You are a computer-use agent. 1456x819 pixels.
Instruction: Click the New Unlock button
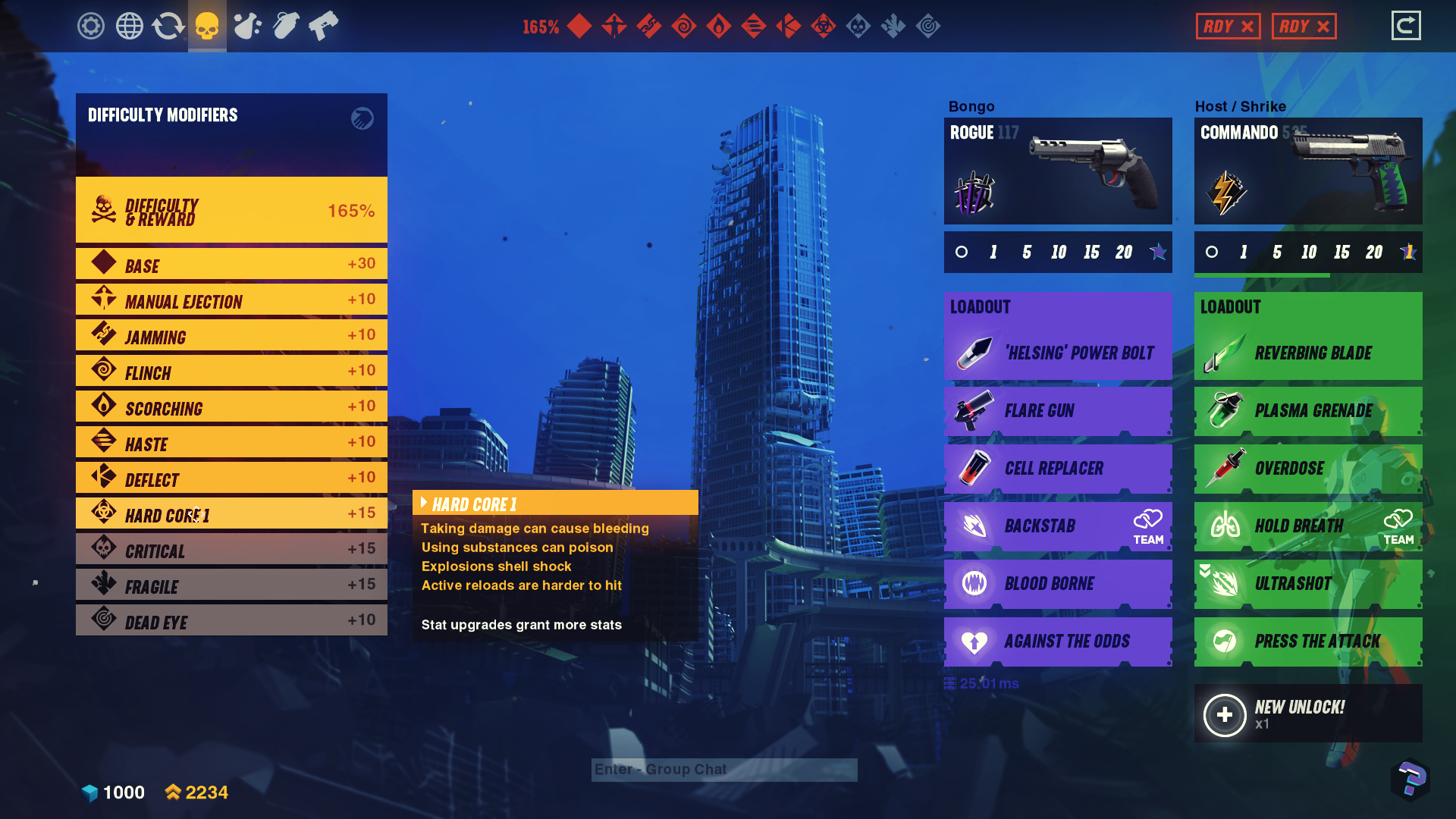(1308, 714)
